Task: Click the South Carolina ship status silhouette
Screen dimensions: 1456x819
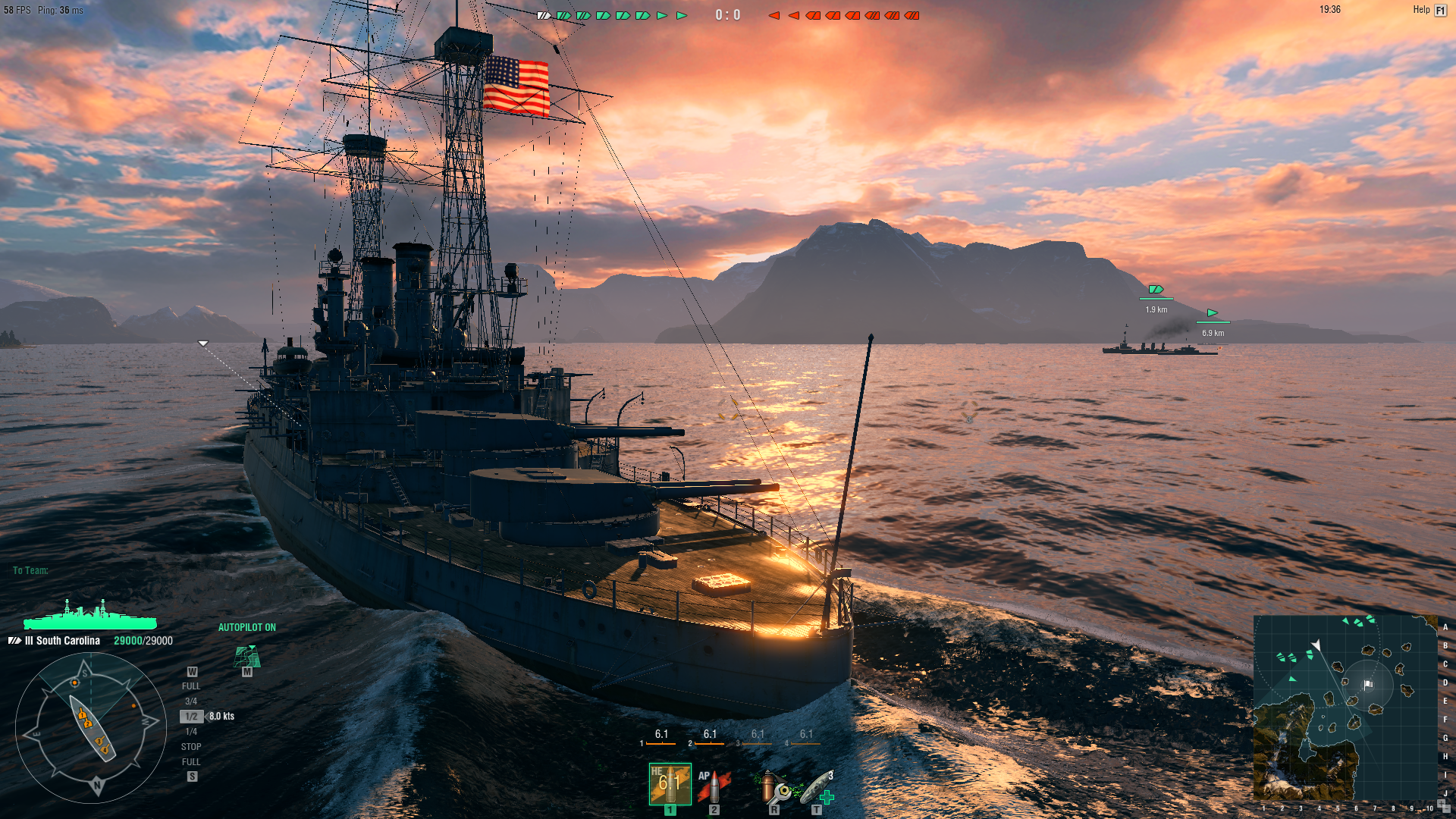Action: [90, 617]
